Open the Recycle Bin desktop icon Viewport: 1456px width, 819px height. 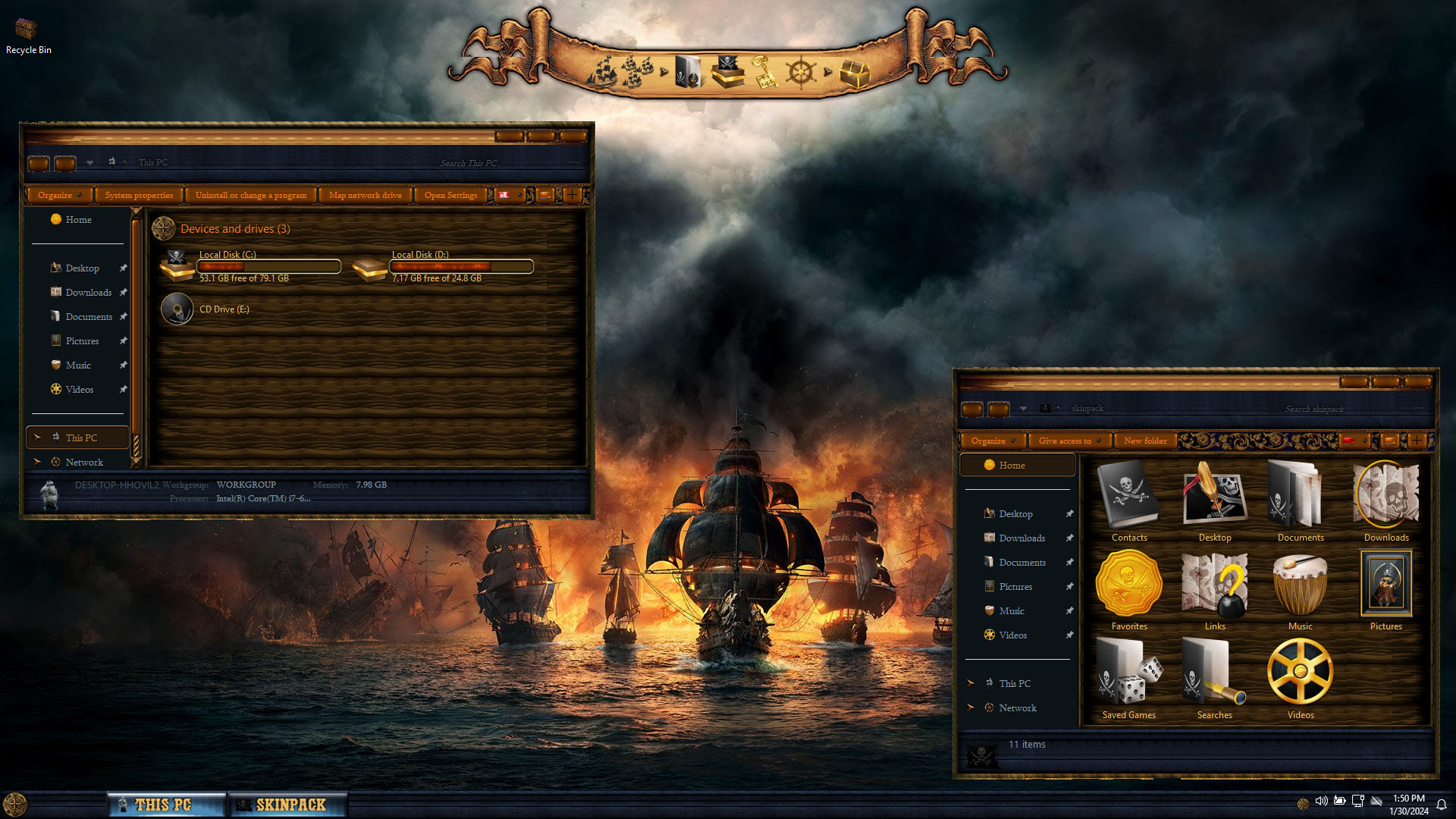[x=27, y=32]
